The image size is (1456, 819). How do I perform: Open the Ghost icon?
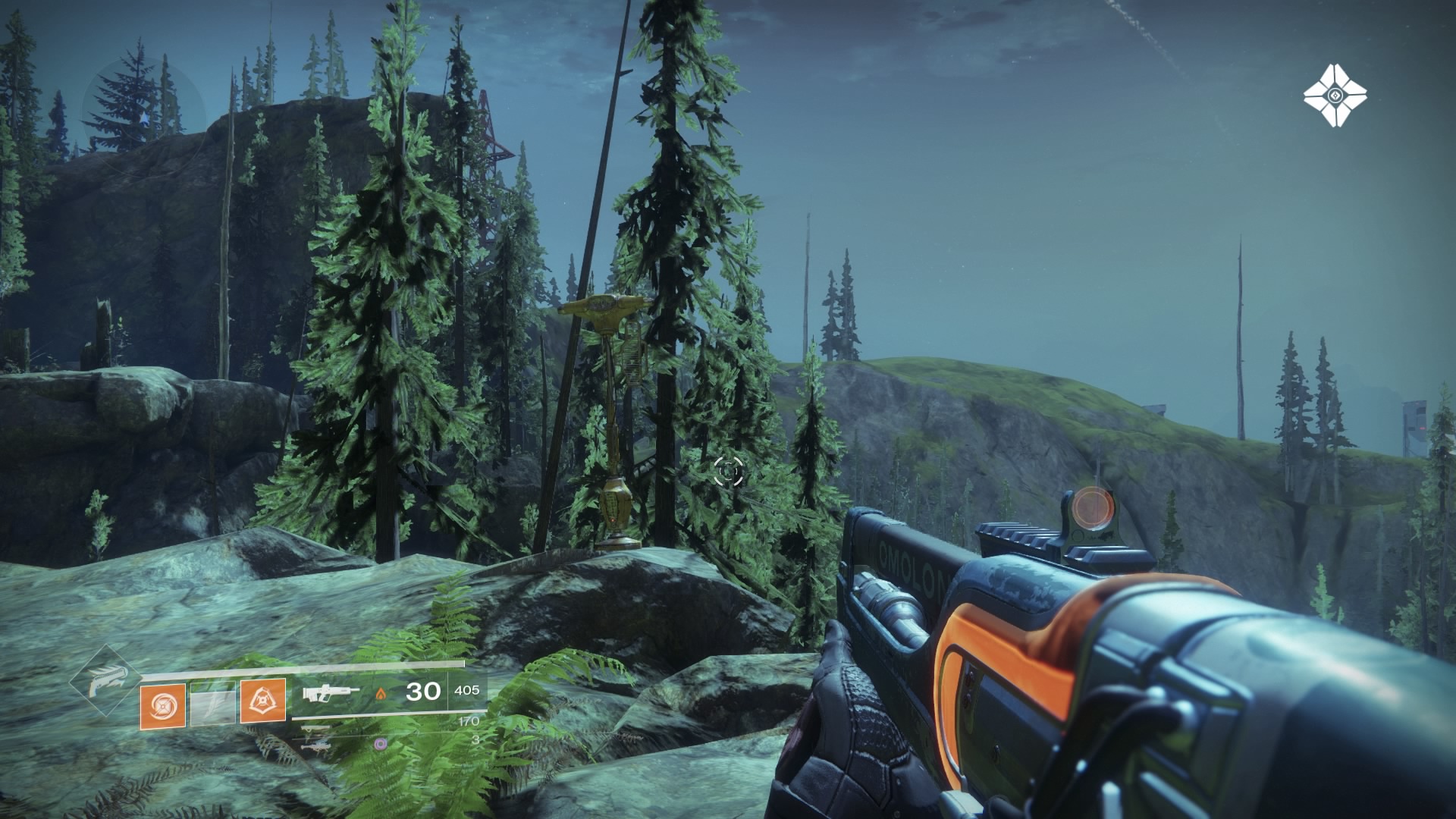click(x=1335, y=96)
